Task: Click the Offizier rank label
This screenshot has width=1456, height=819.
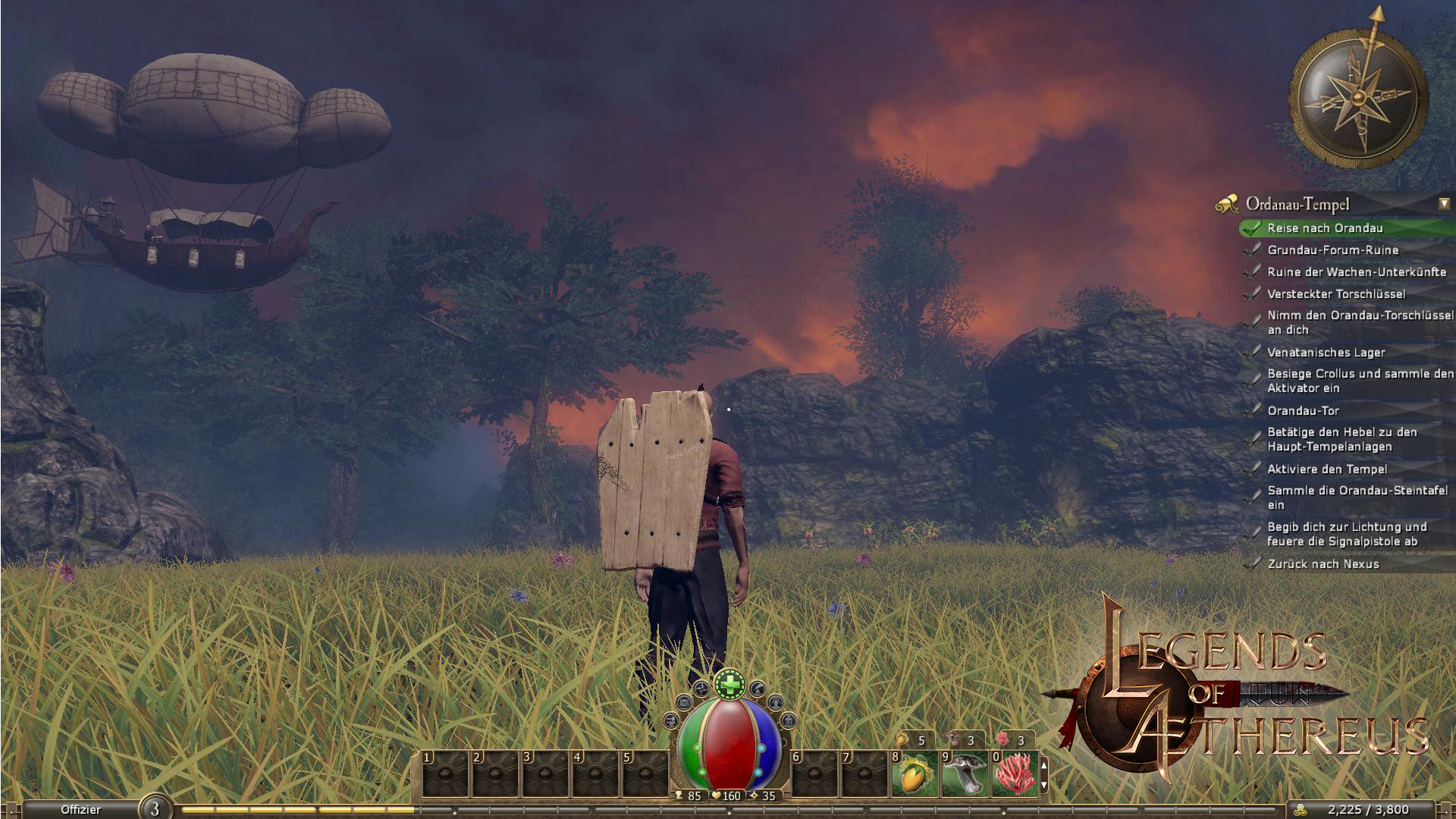Action: (x=80, y=810)
